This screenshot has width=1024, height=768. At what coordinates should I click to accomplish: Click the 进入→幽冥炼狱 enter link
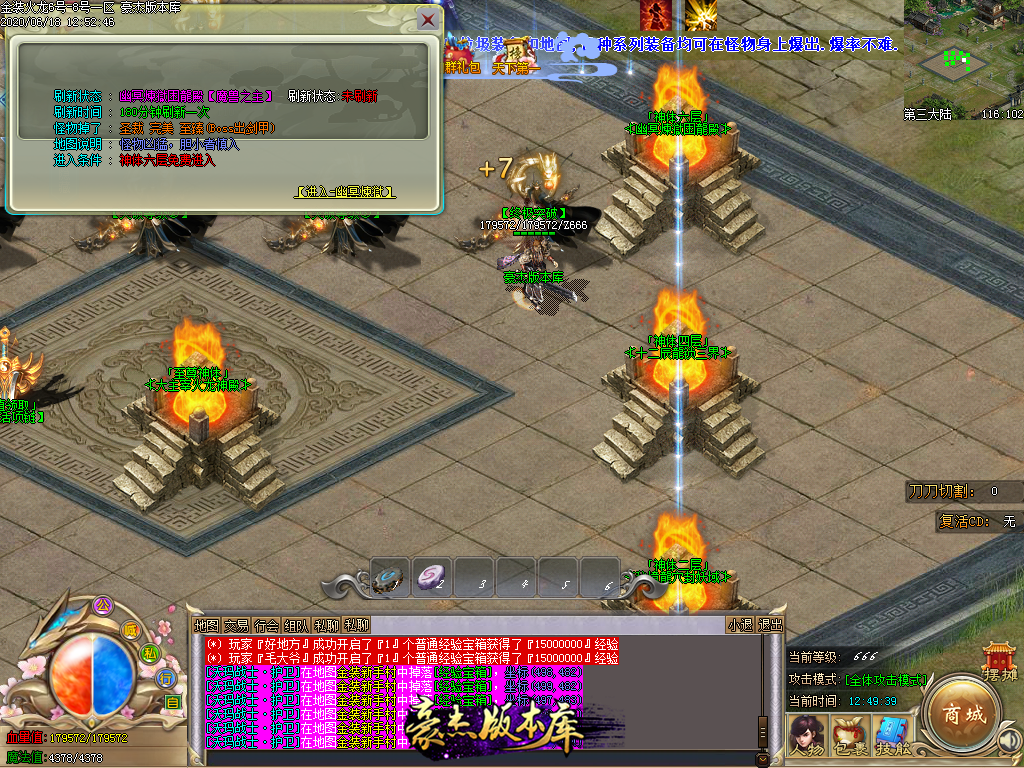[345, 192]
